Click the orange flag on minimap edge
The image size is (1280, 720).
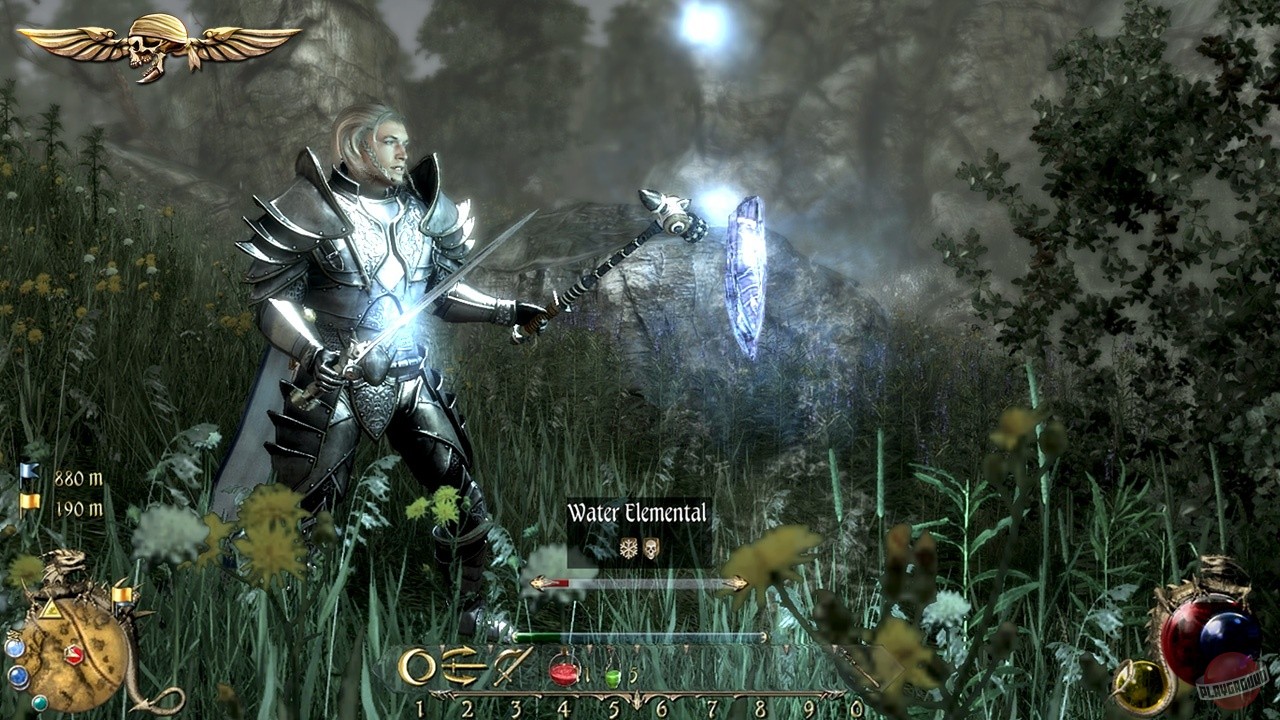[x=123, y=596]
